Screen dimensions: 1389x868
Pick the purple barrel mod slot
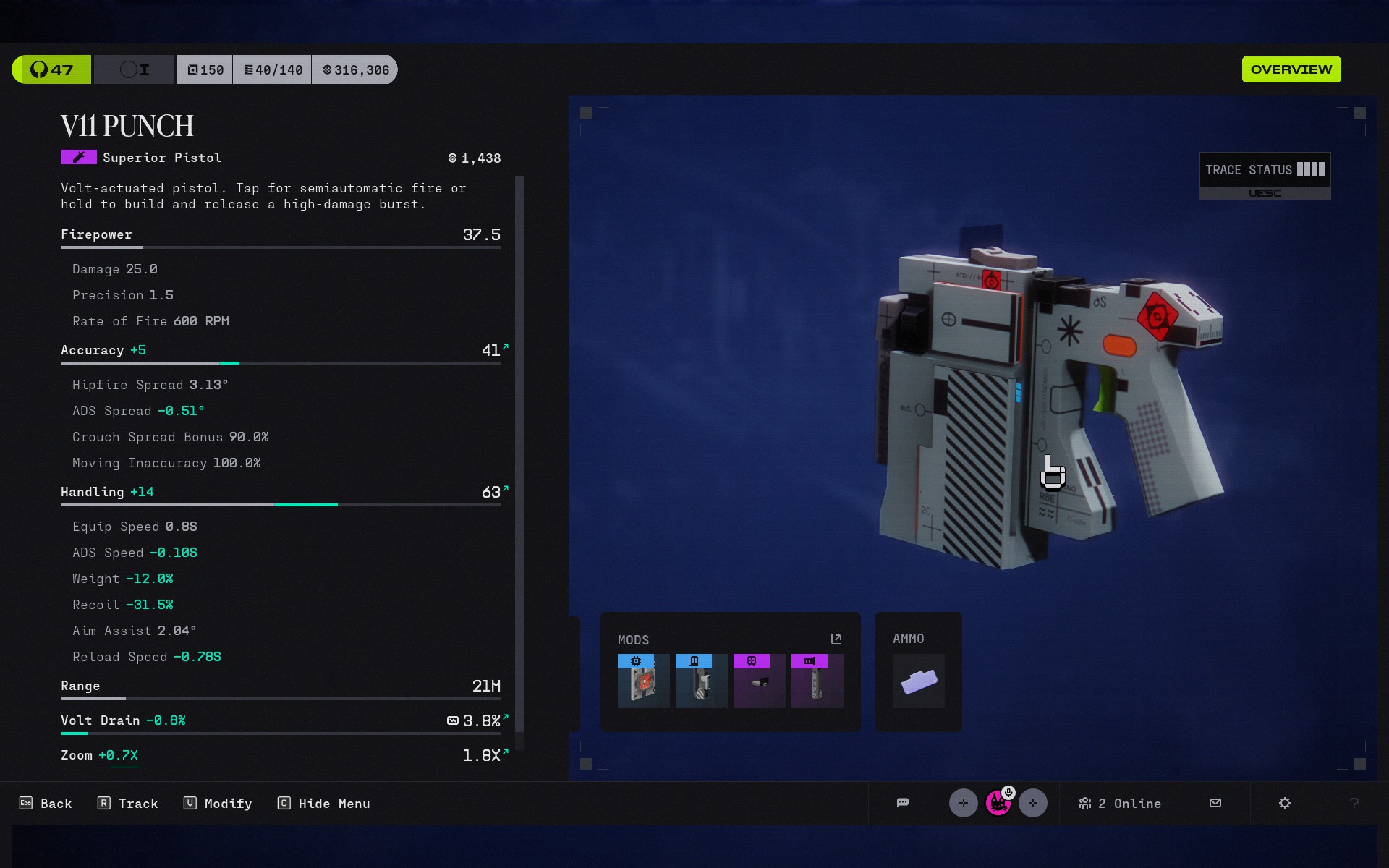(817, 681)
